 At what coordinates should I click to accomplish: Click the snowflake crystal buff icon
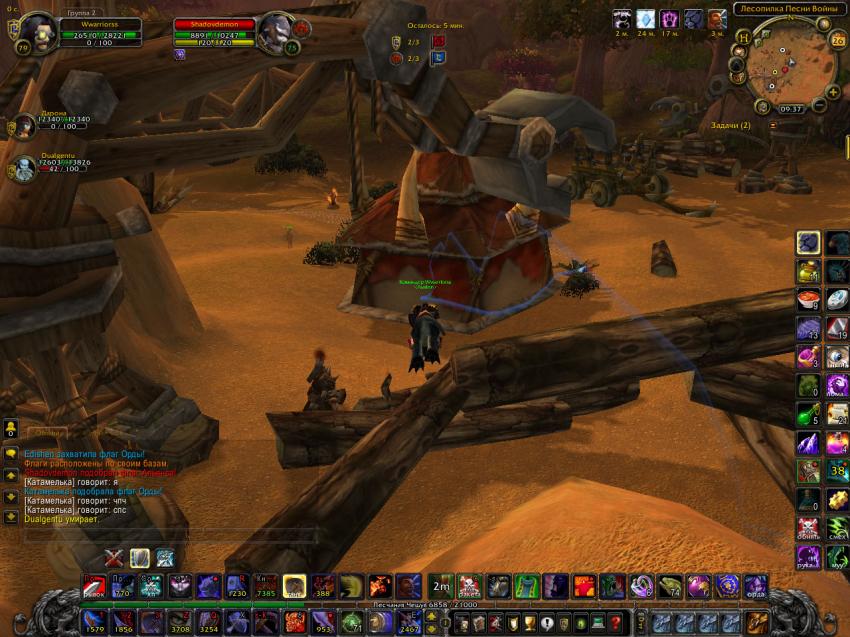tap(646, 19)
